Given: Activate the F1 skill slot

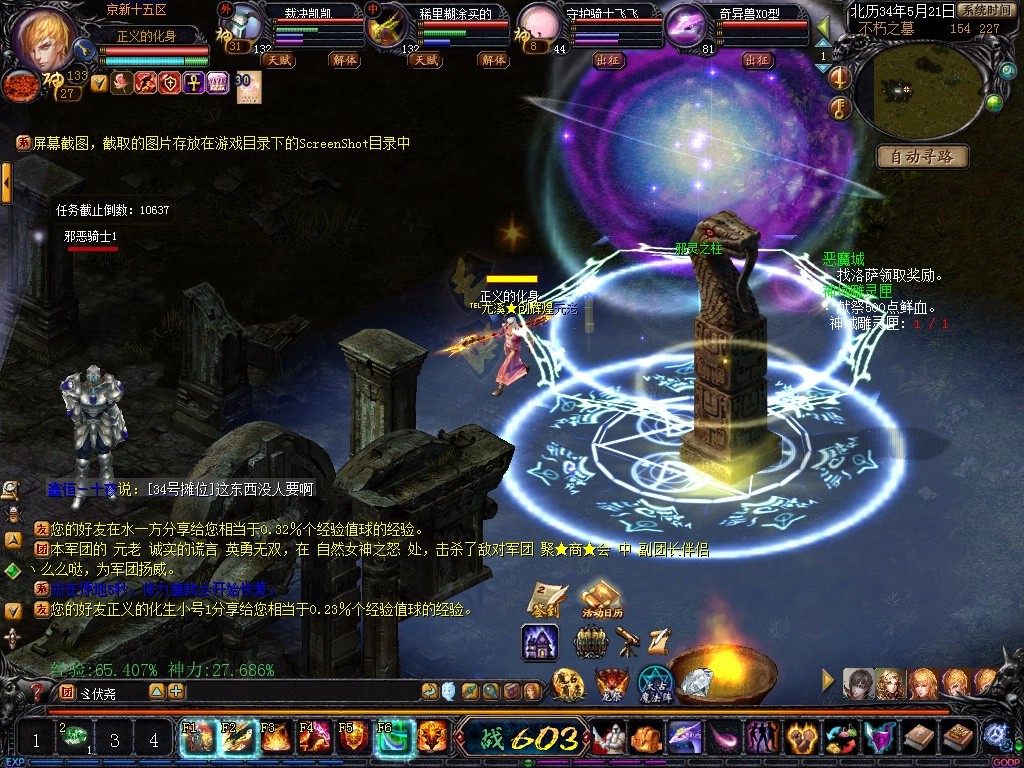Looking at the screenshot, I should (x=194, y=738).
